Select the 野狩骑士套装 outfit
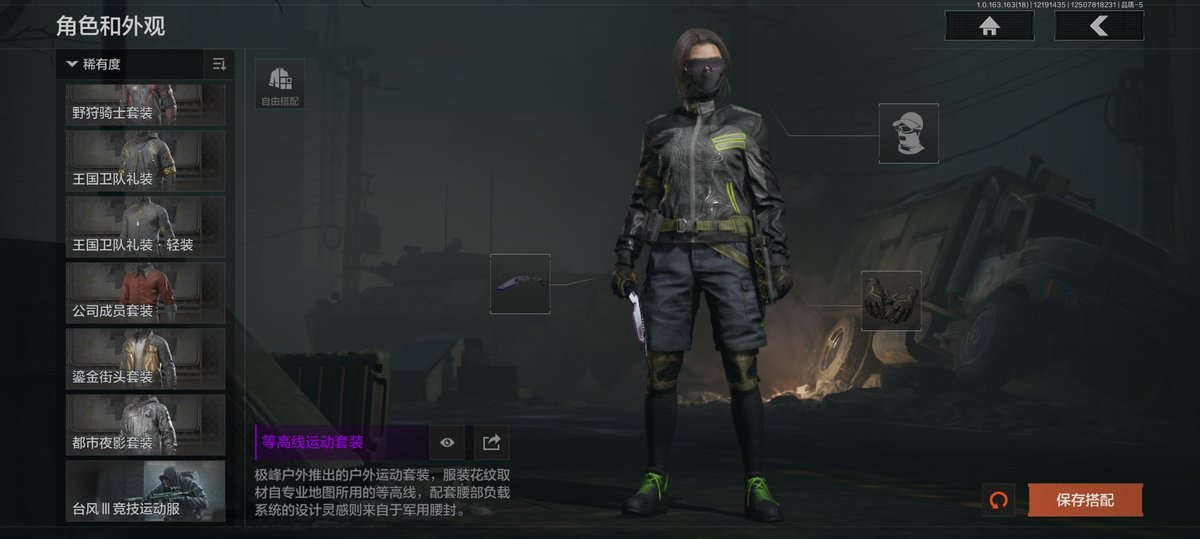This screenshot has width=1200, height=539. [145, 104]
